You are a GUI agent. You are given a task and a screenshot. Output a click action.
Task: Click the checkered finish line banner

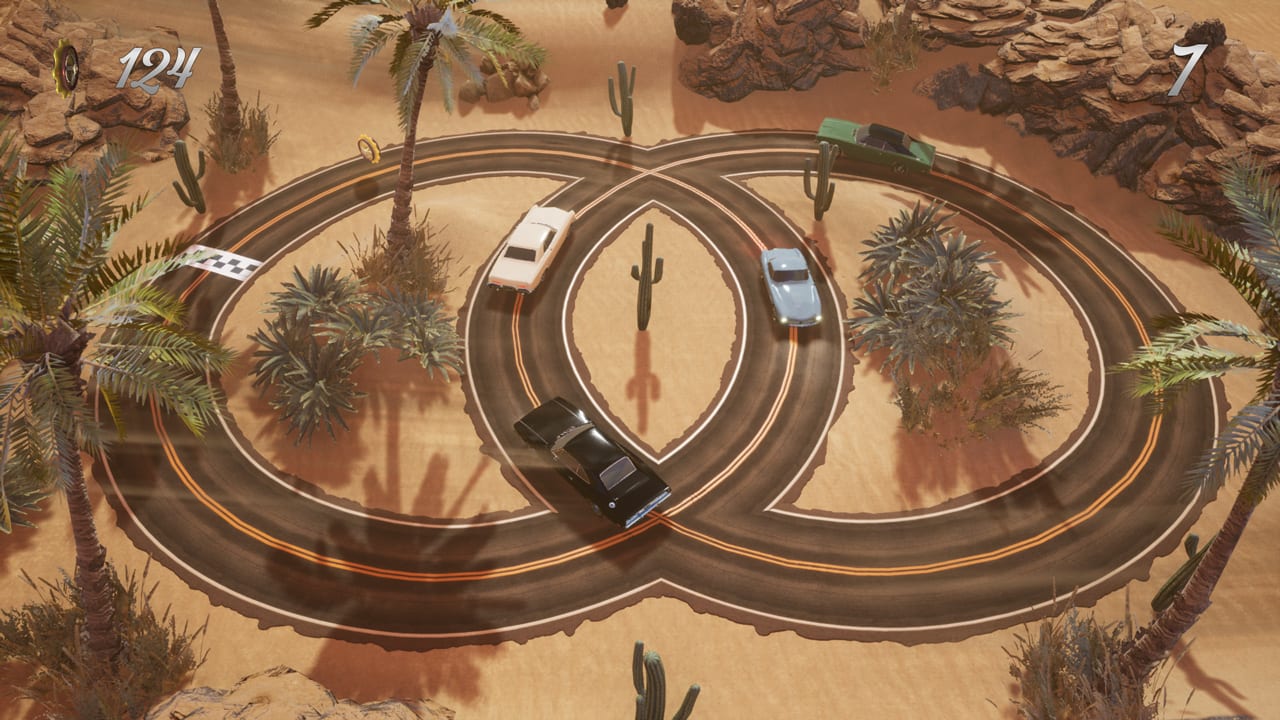224,263
